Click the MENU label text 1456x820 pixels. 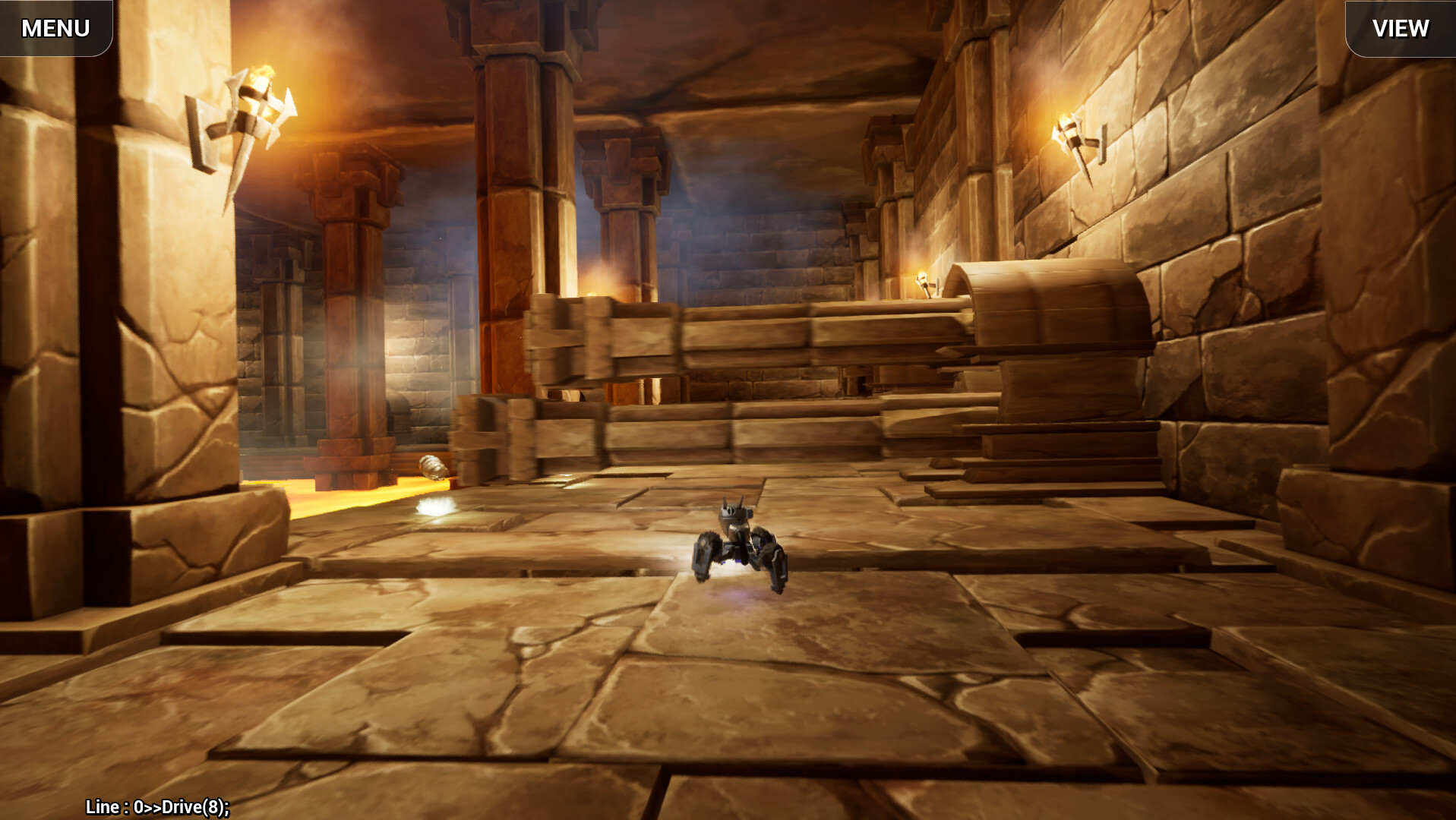pyautogui.click(x=55, y=28)
